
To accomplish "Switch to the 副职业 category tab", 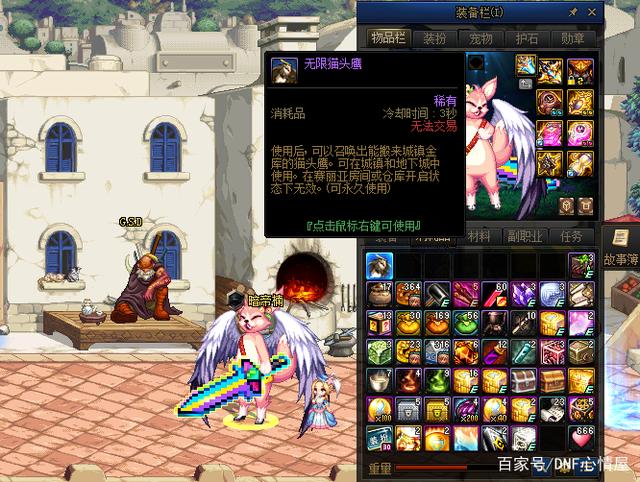I will (x=525, y=237).
